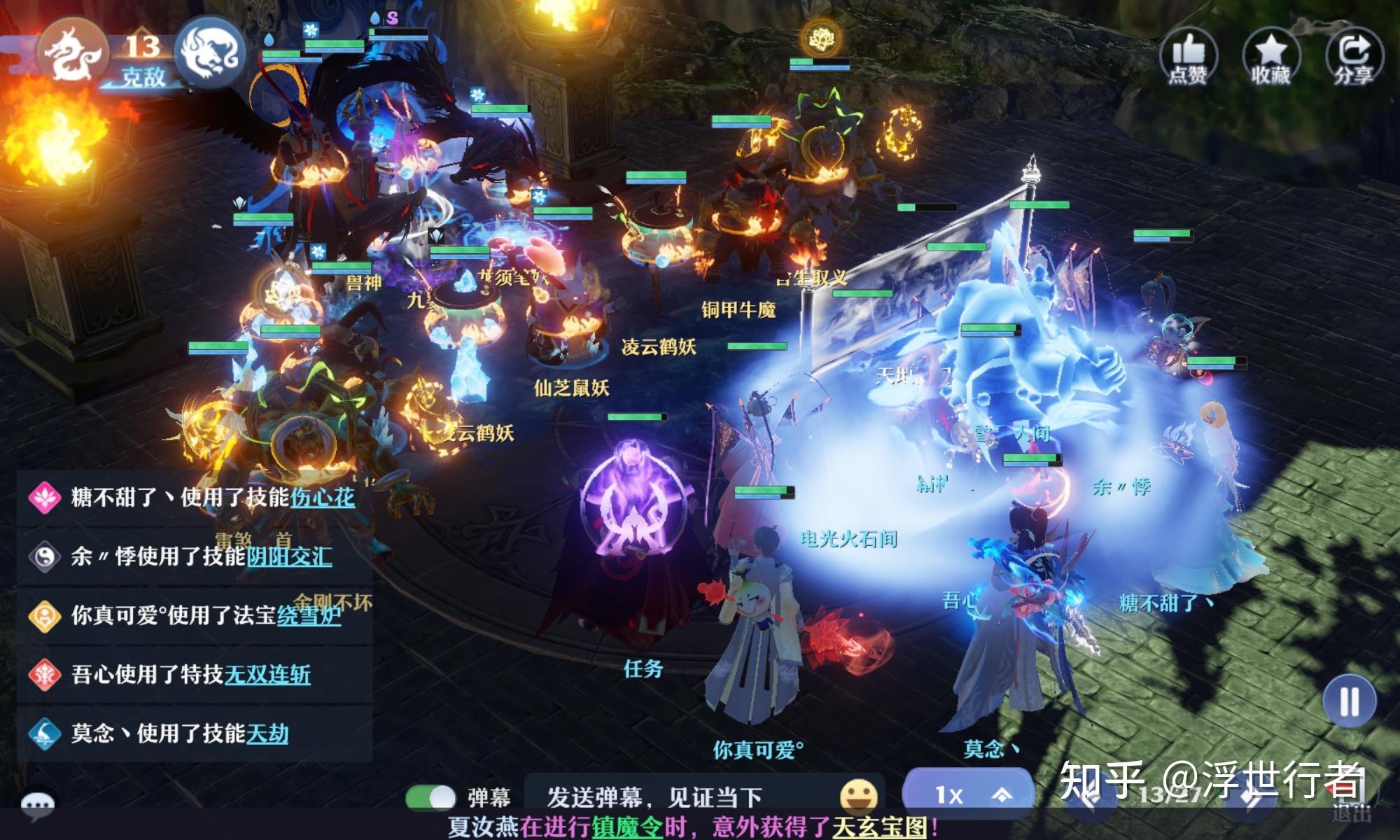Favorite this replay with 收藏
Screen dimensions: 1400x840
(x=1270, y=56)
